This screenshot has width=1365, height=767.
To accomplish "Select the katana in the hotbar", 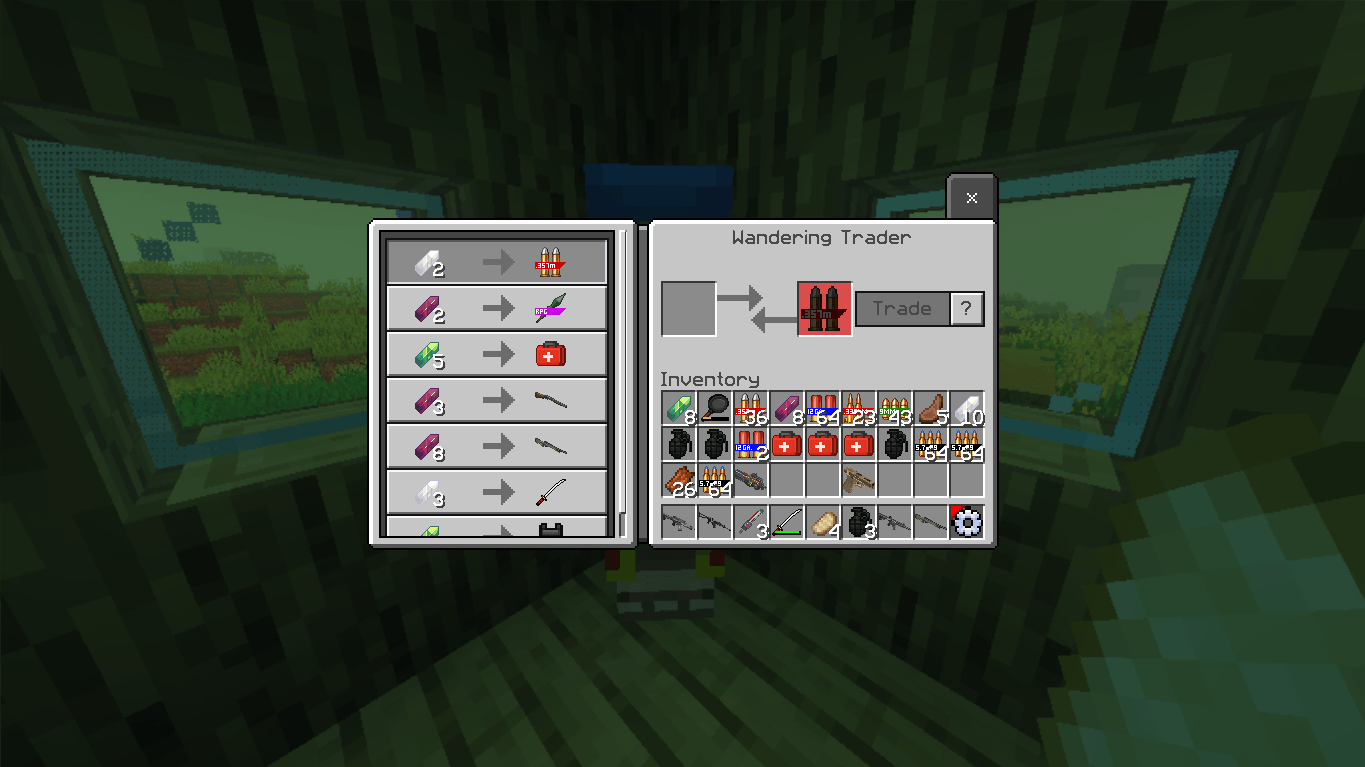I will coord(786,522).
